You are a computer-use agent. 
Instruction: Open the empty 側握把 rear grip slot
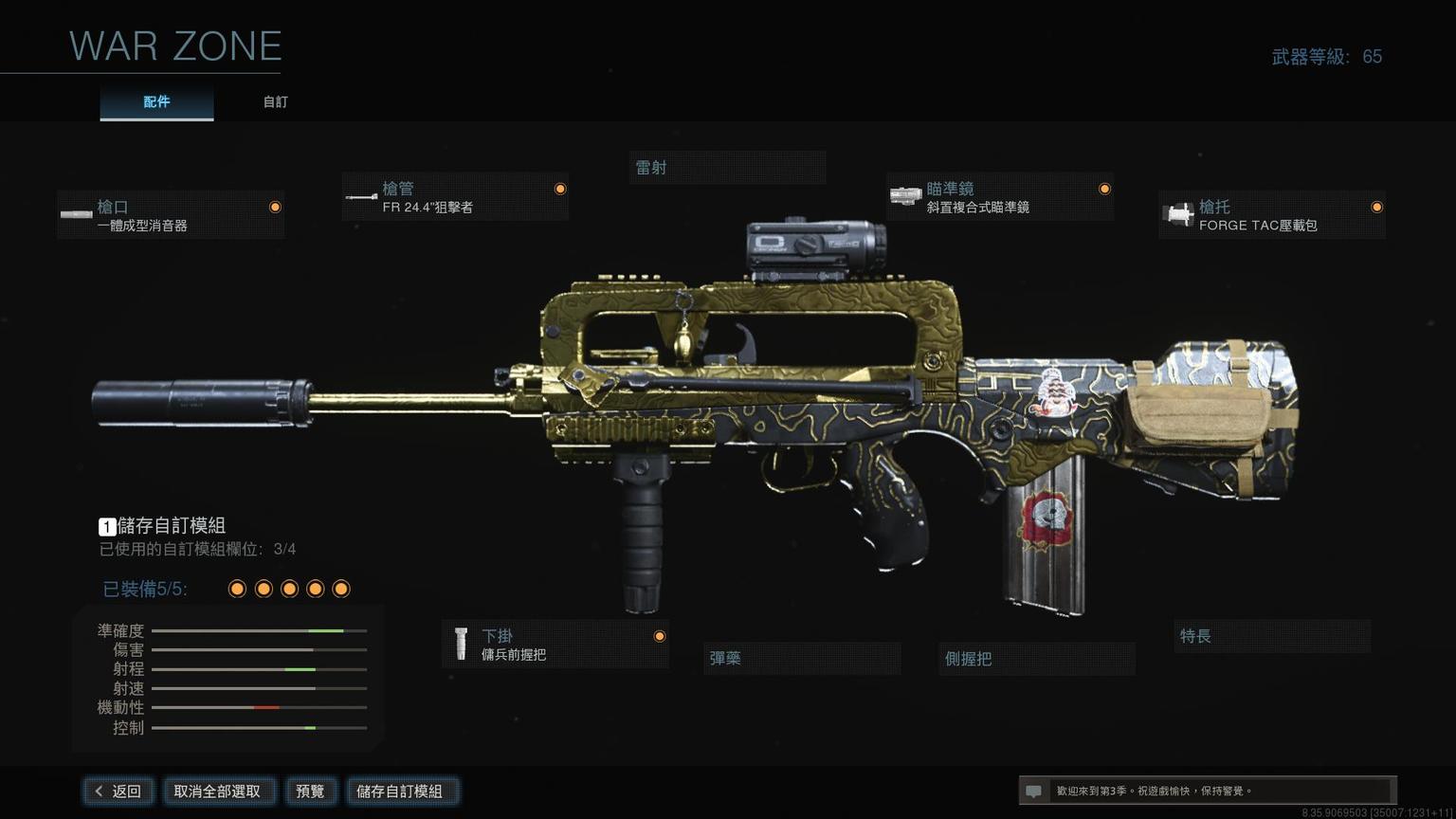1037,658
